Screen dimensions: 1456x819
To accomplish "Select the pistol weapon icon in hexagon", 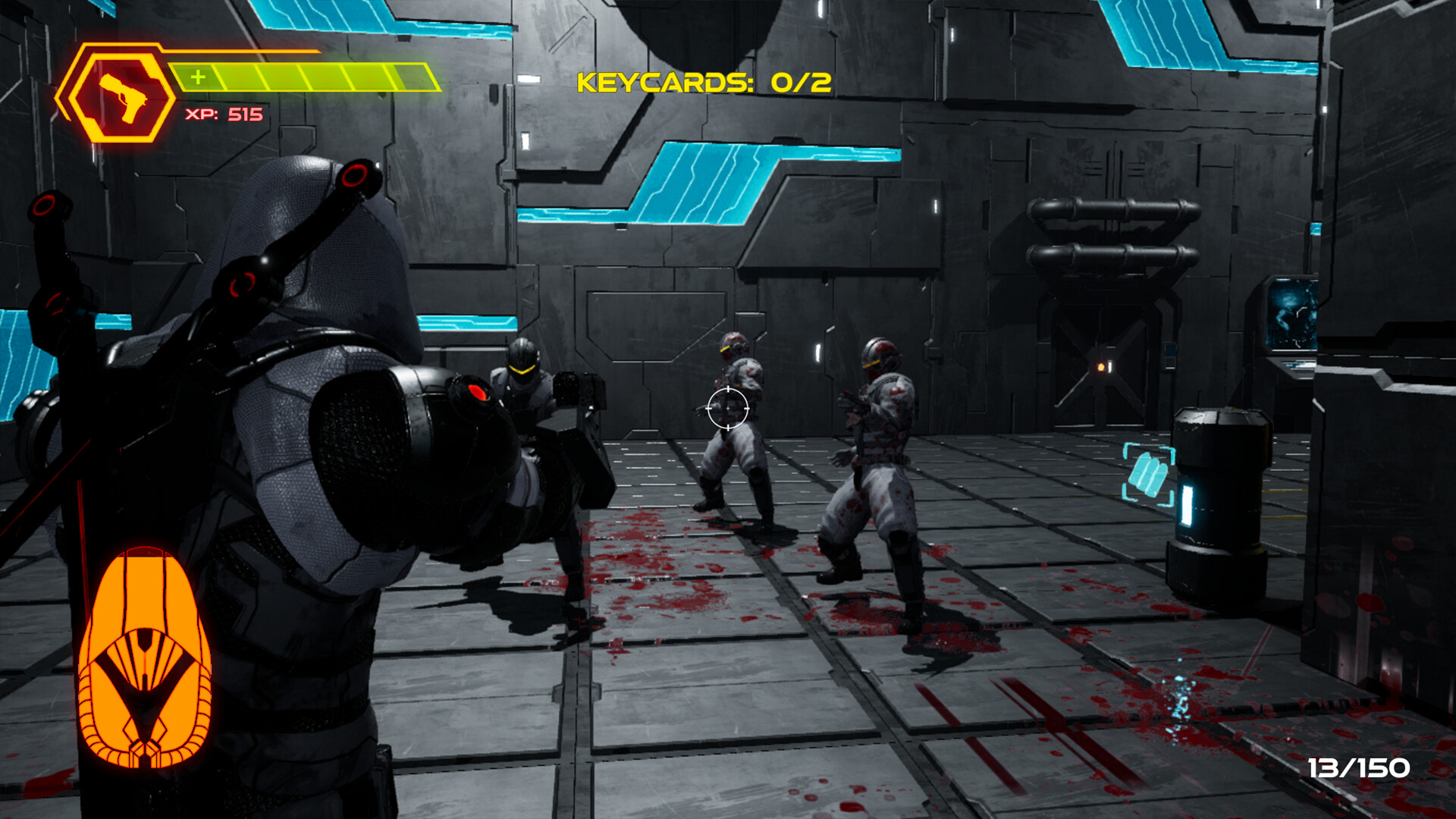I will (121, 91).
